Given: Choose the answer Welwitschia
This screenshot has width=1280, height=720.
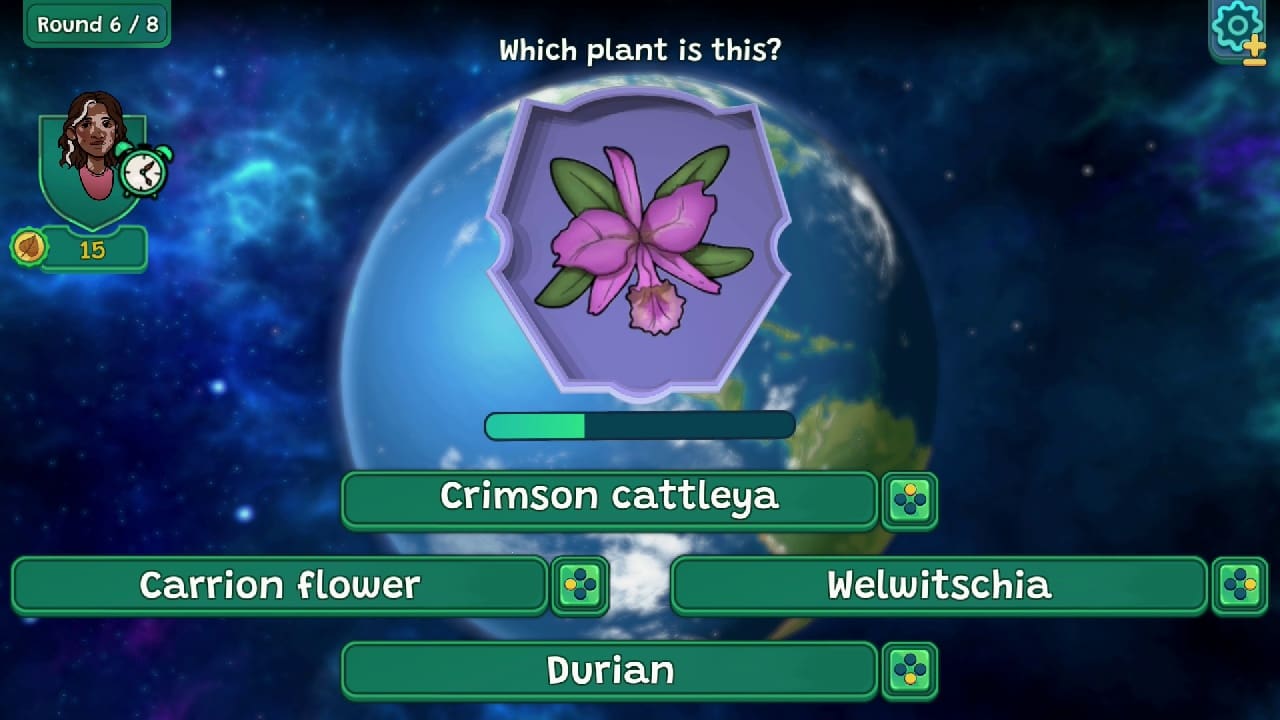Looking at the screenshot, I should coord(940,585).
